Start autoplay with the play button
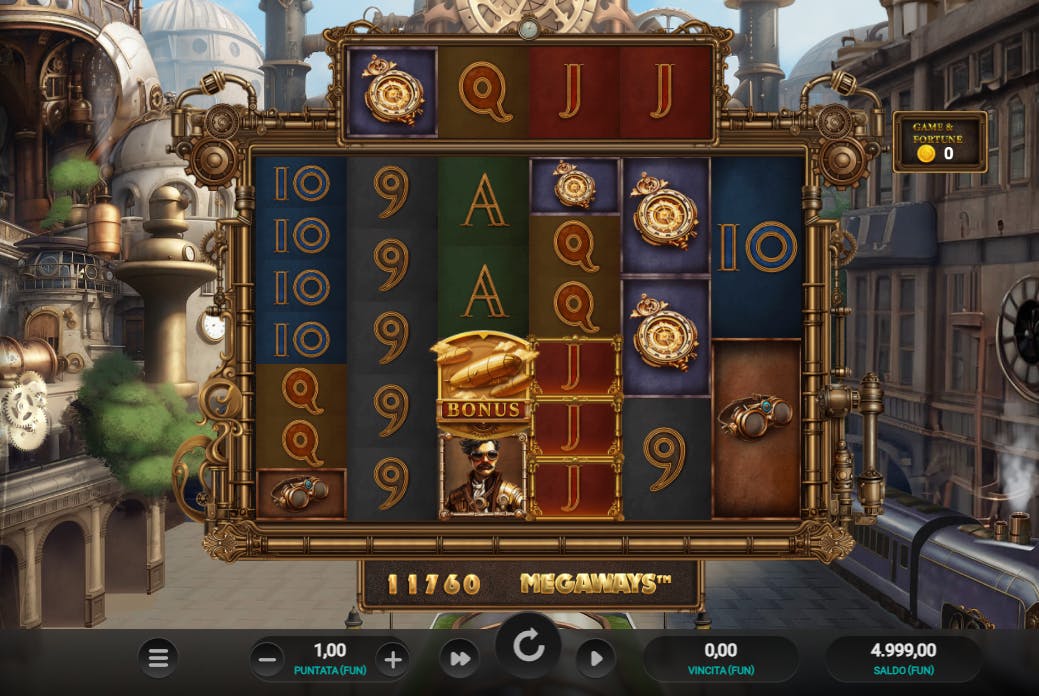 pos(595,658)
